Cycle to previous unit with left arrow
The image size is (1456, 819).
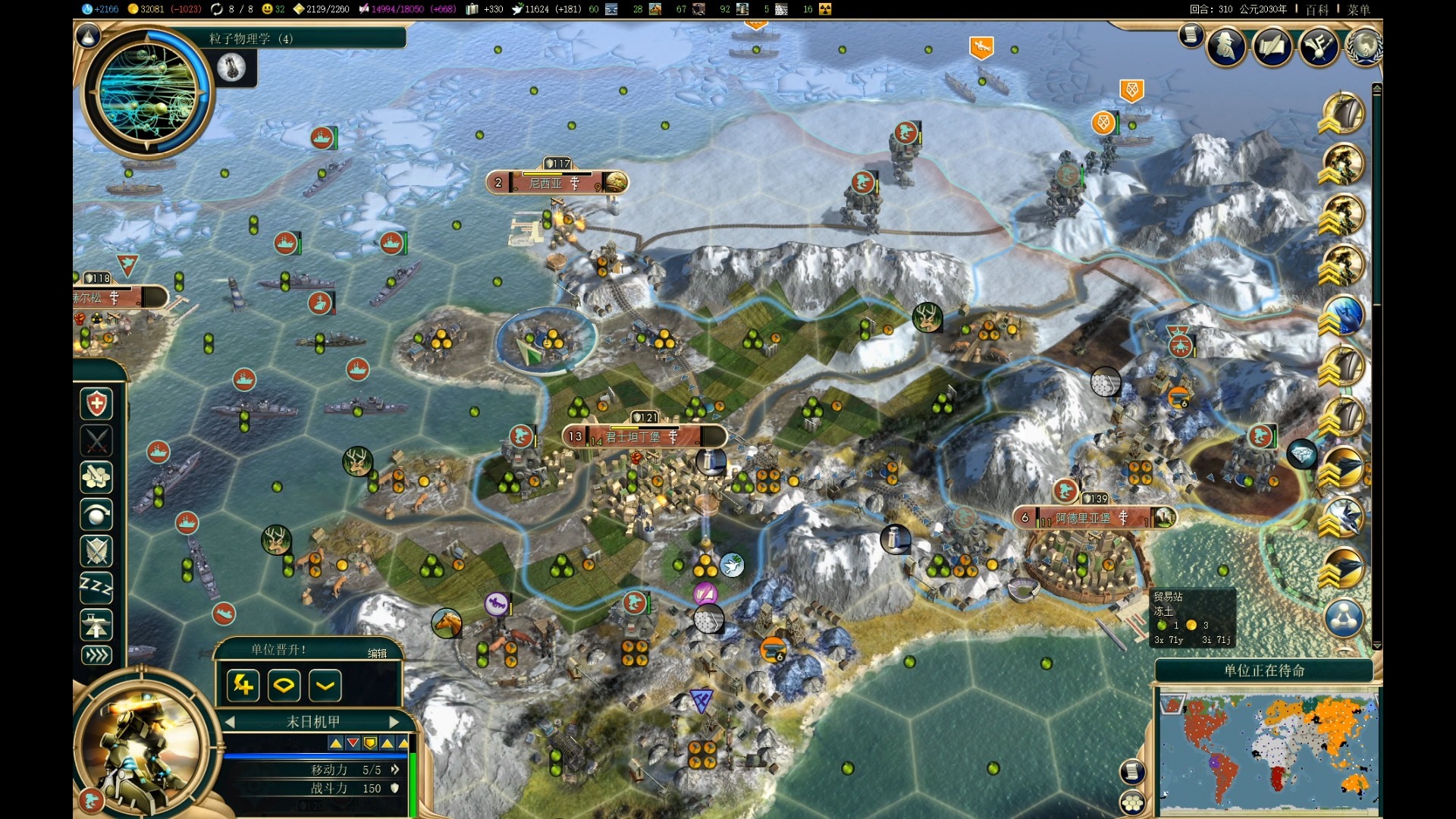click(x=231, y=722)
